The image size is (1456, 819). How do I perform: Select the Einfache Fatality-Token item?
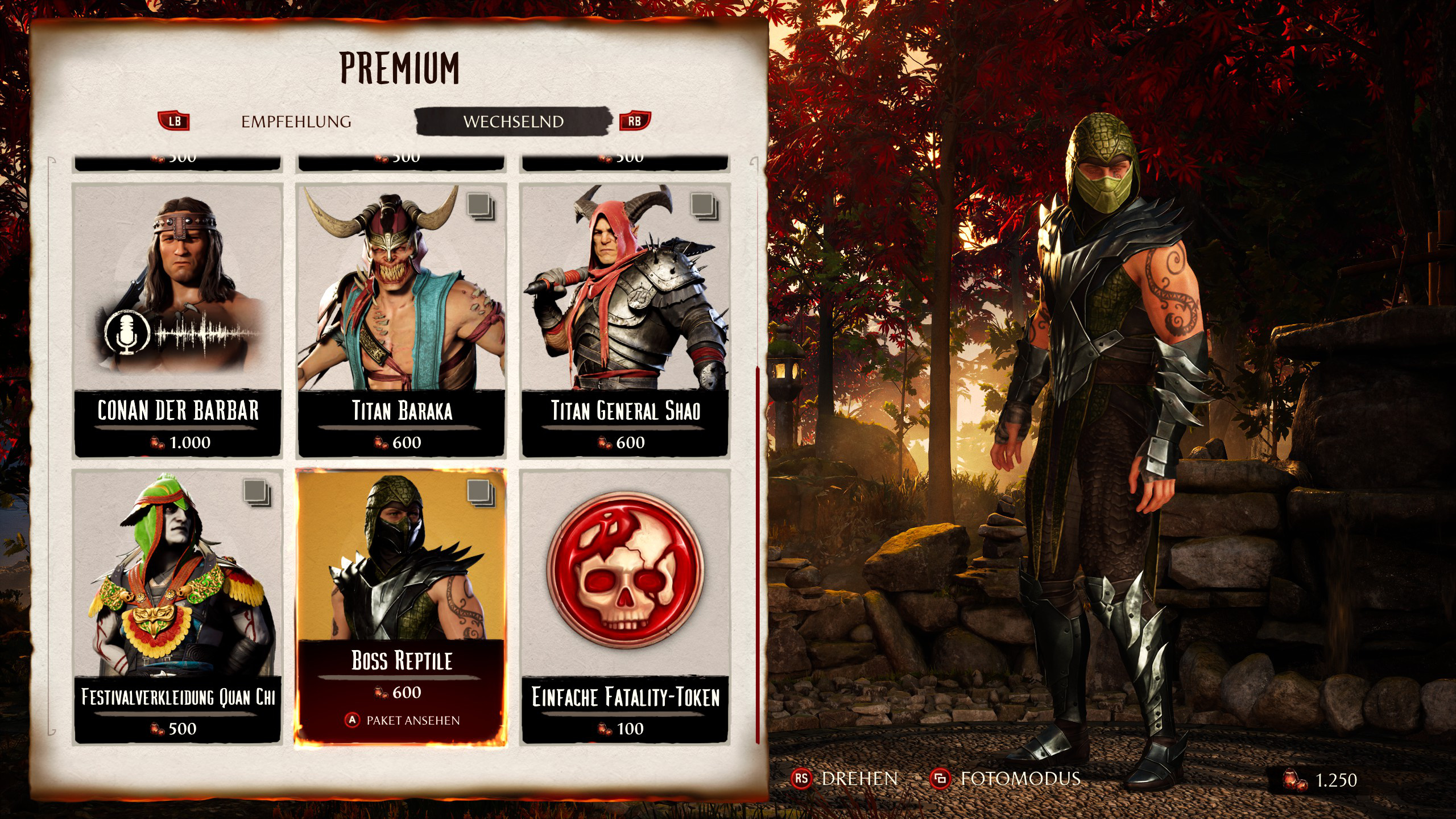625,606
